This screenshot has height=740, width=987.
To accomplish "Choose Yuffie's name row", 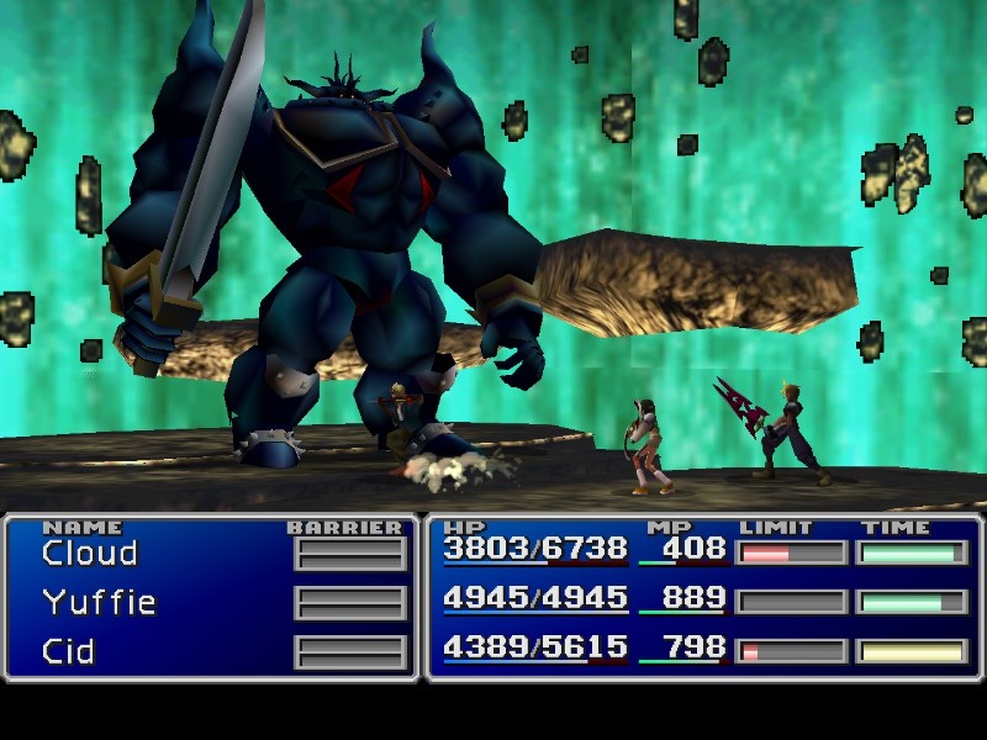I will click(99, 602).
